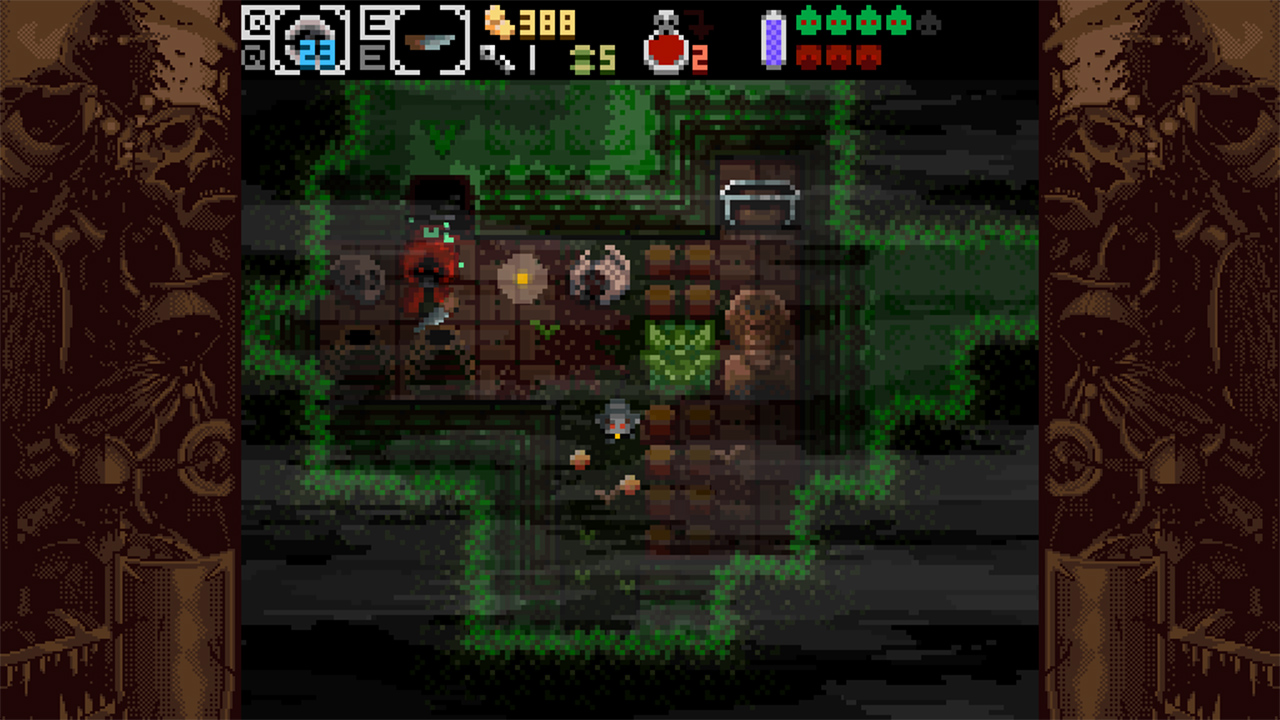1280x720 pixels.
Task: Click the white flower on the floor
Action: tap(521, 277)
